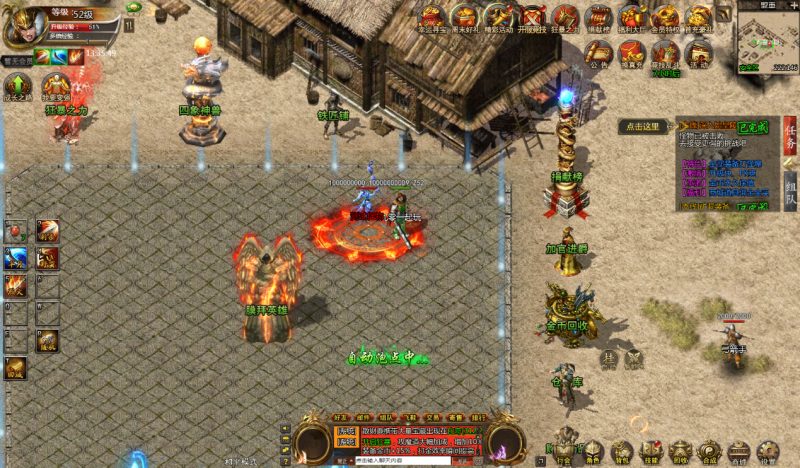
Task: Open the 成长之路 green arrow icon
Action: point(17,86)
